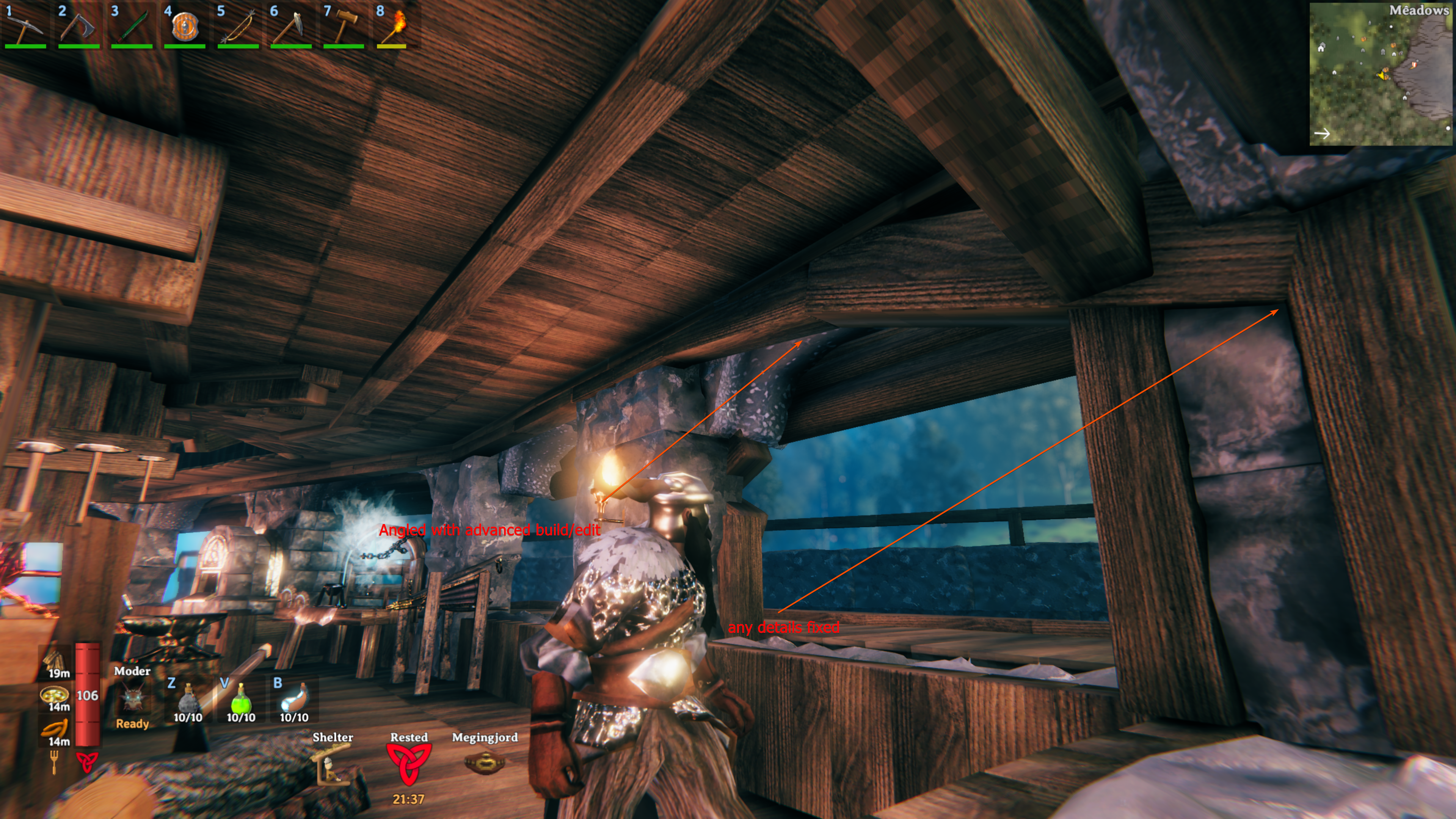Open the Meadows minimap
This screenshot has width=1456, height=819.
(x=1381, y=74)
